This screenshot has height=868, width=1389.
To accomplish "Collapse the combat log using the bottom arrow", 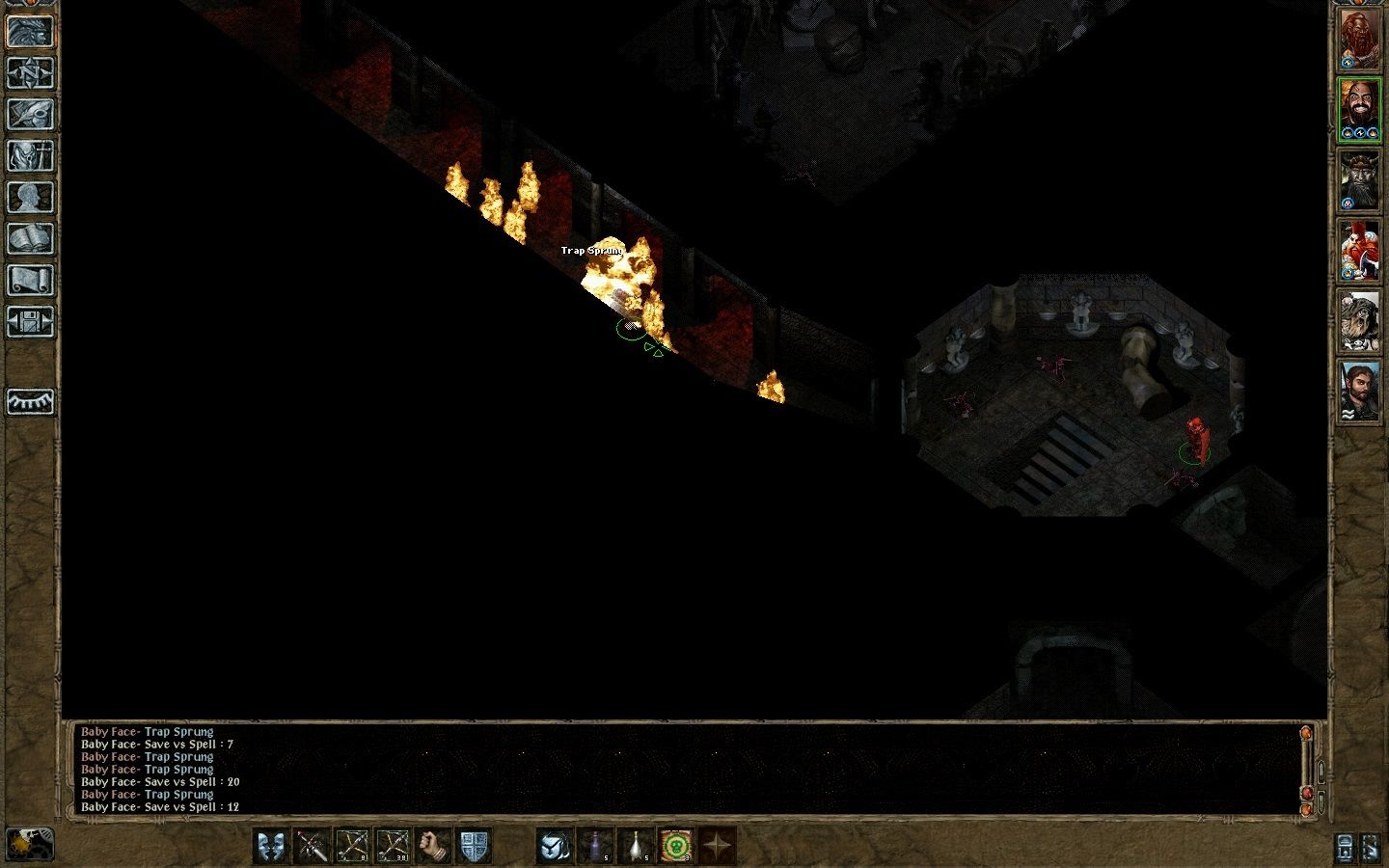I will pyautogui.click(x=1306, y=810).
